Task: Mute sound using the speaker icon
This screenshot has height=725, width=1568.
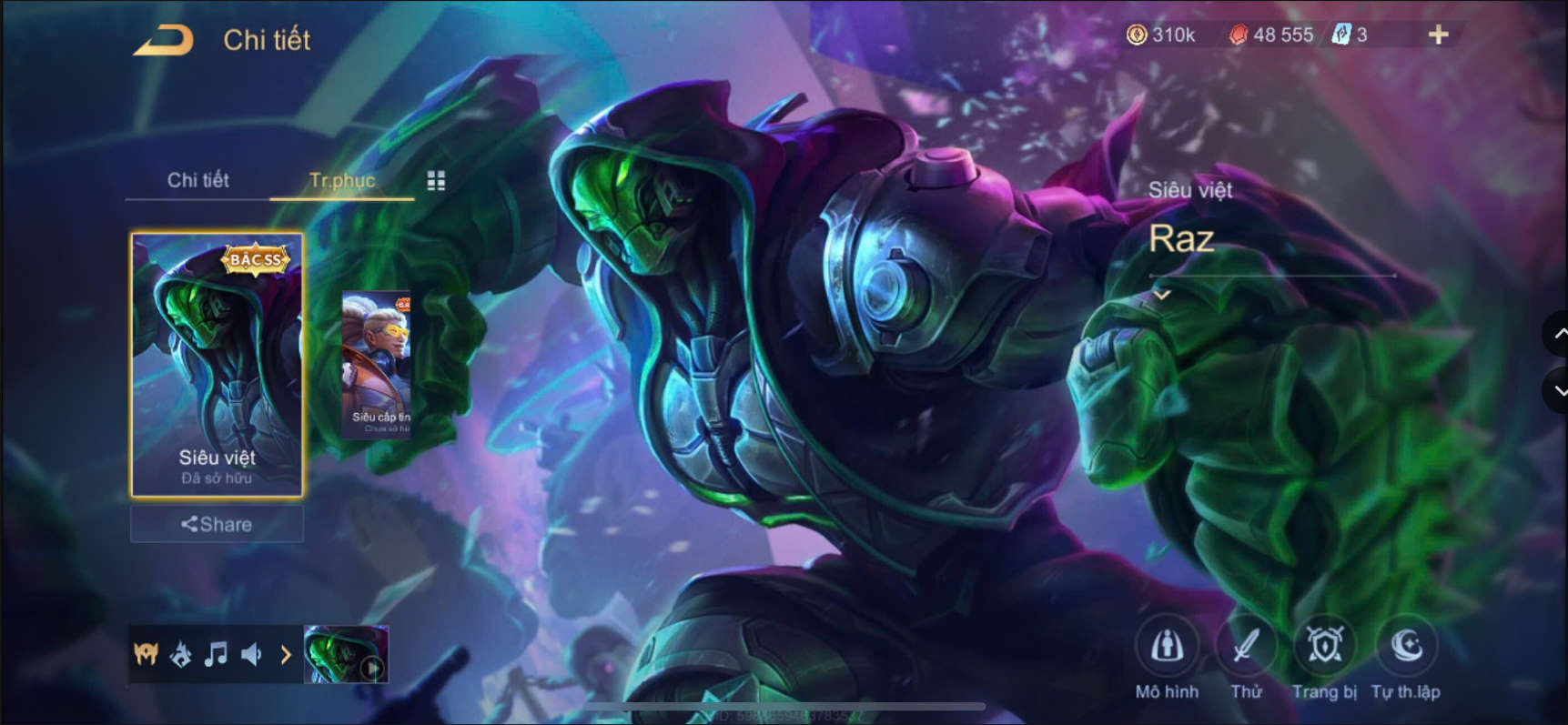Action: pyautogui.click(x=251, y=653)
